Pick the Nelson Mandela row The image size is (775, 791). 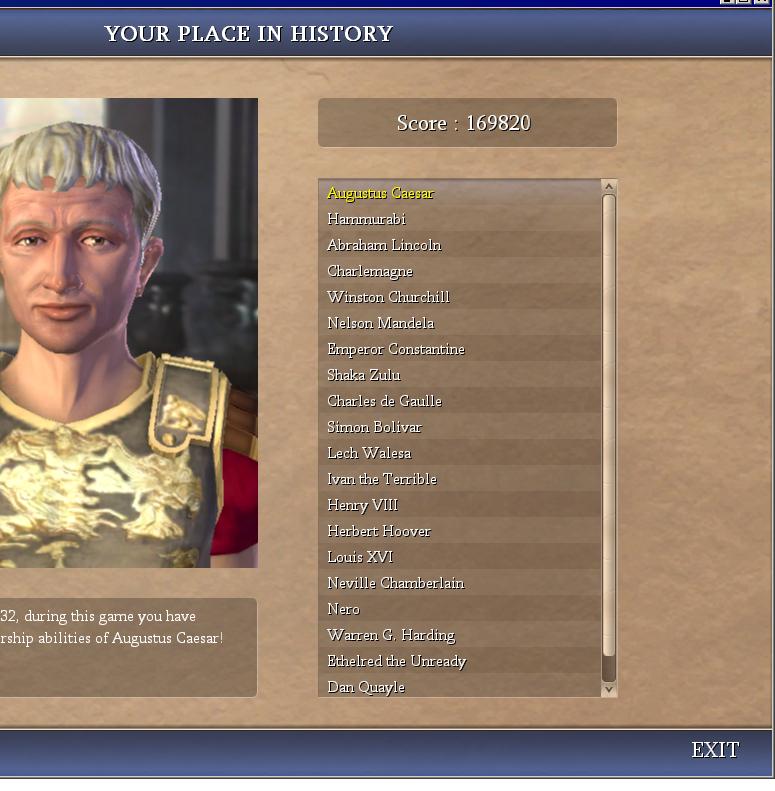380,323
